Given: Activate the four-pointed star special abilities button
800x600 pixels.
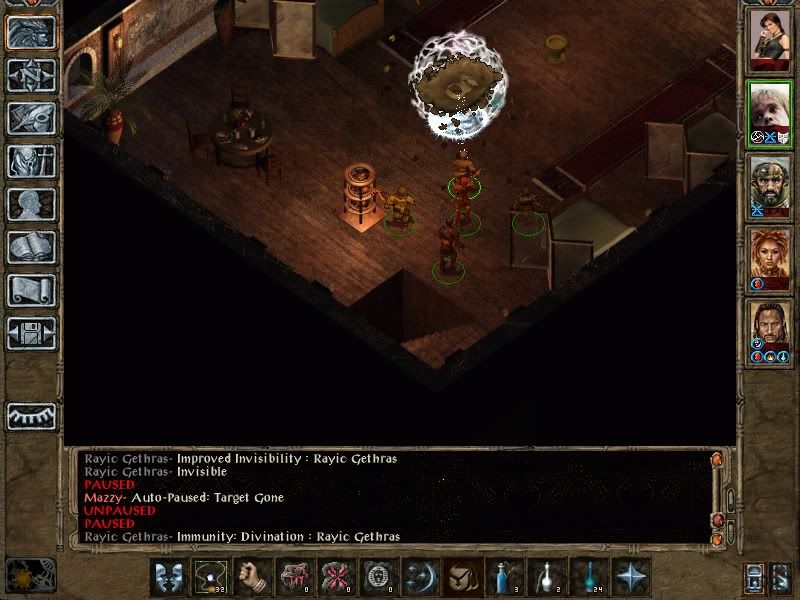Looking at the screenshot, I should pos(631,577).
